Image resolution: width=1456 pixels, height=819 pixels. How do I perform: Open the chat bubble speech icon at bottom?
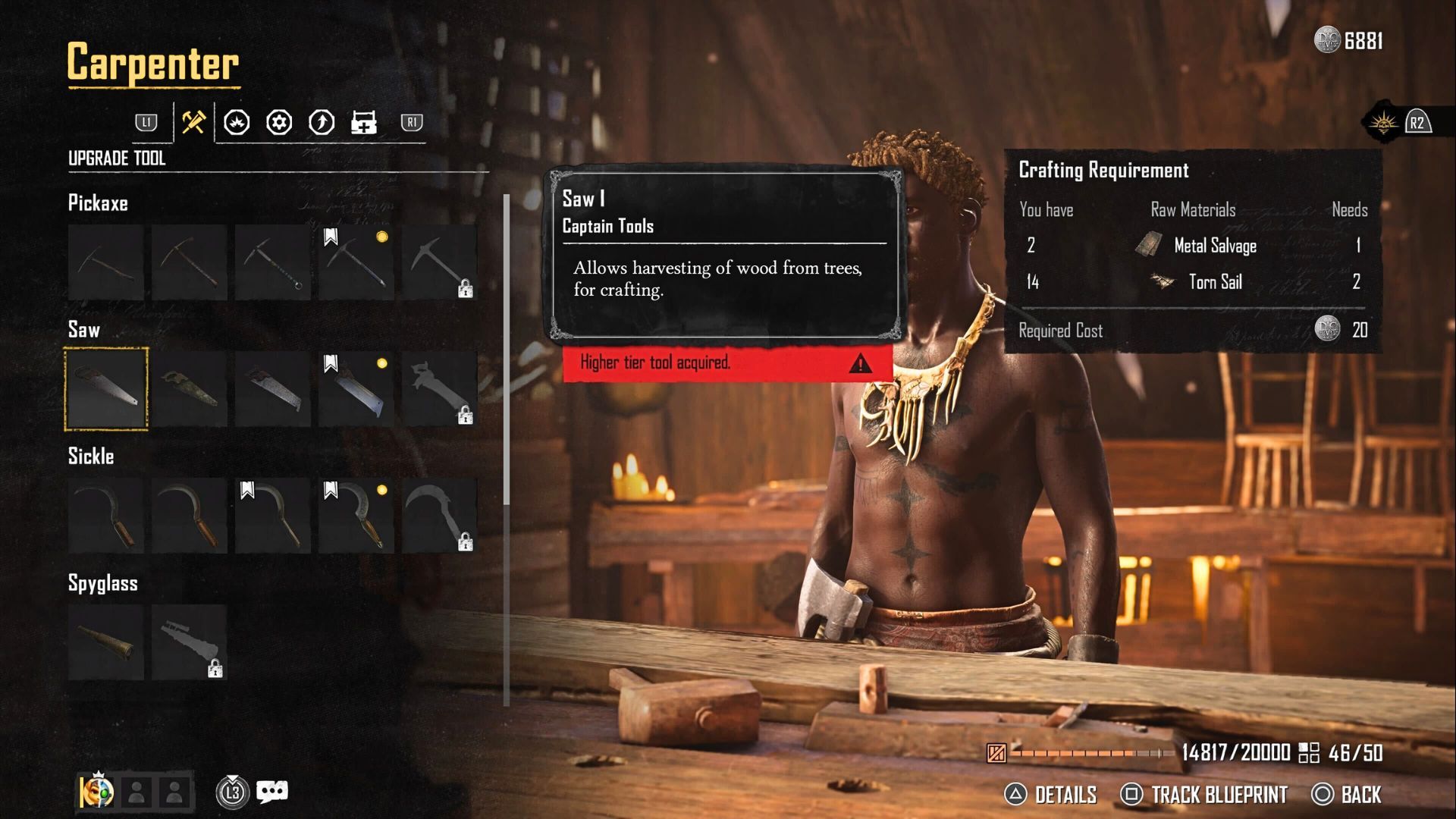pos(271,791)
